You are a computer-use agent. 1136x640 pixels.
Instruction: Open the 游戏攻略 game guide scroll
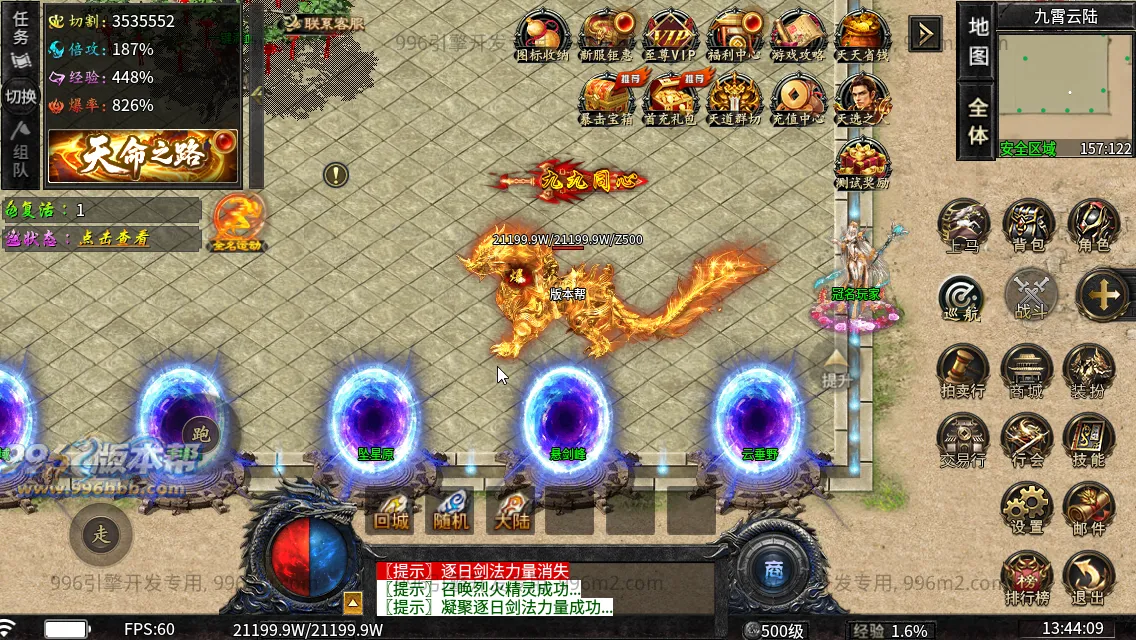pyautogui.click(x=797, y=36)
